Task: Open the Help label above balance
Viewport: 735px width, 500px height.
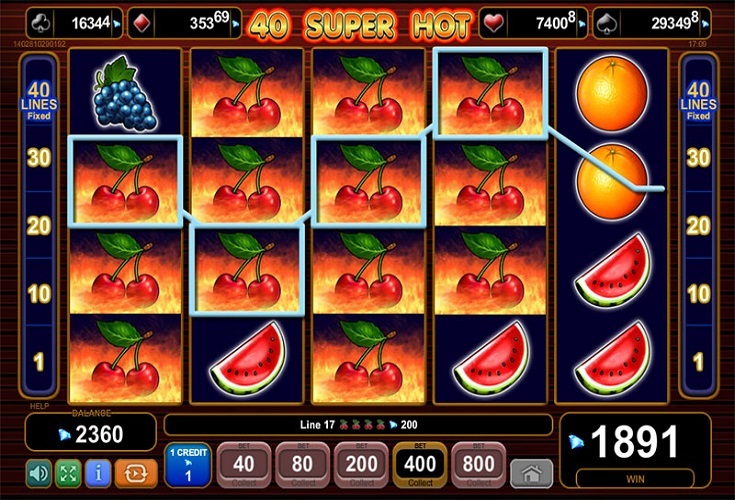Action: [x=38, y=406]
